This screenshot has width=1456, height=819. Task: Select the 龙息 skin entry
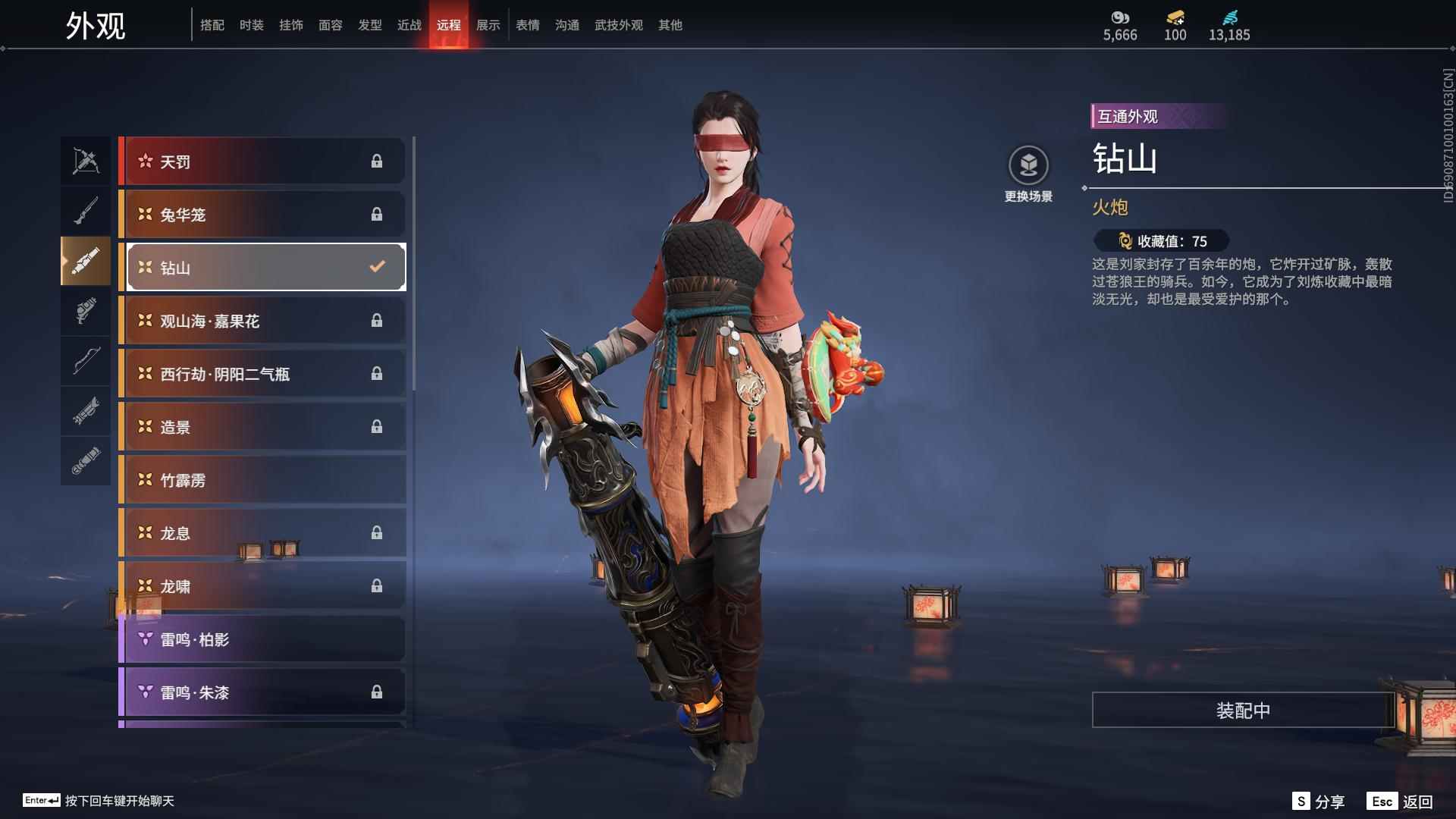pyautogui.click(x=262, y=533)
